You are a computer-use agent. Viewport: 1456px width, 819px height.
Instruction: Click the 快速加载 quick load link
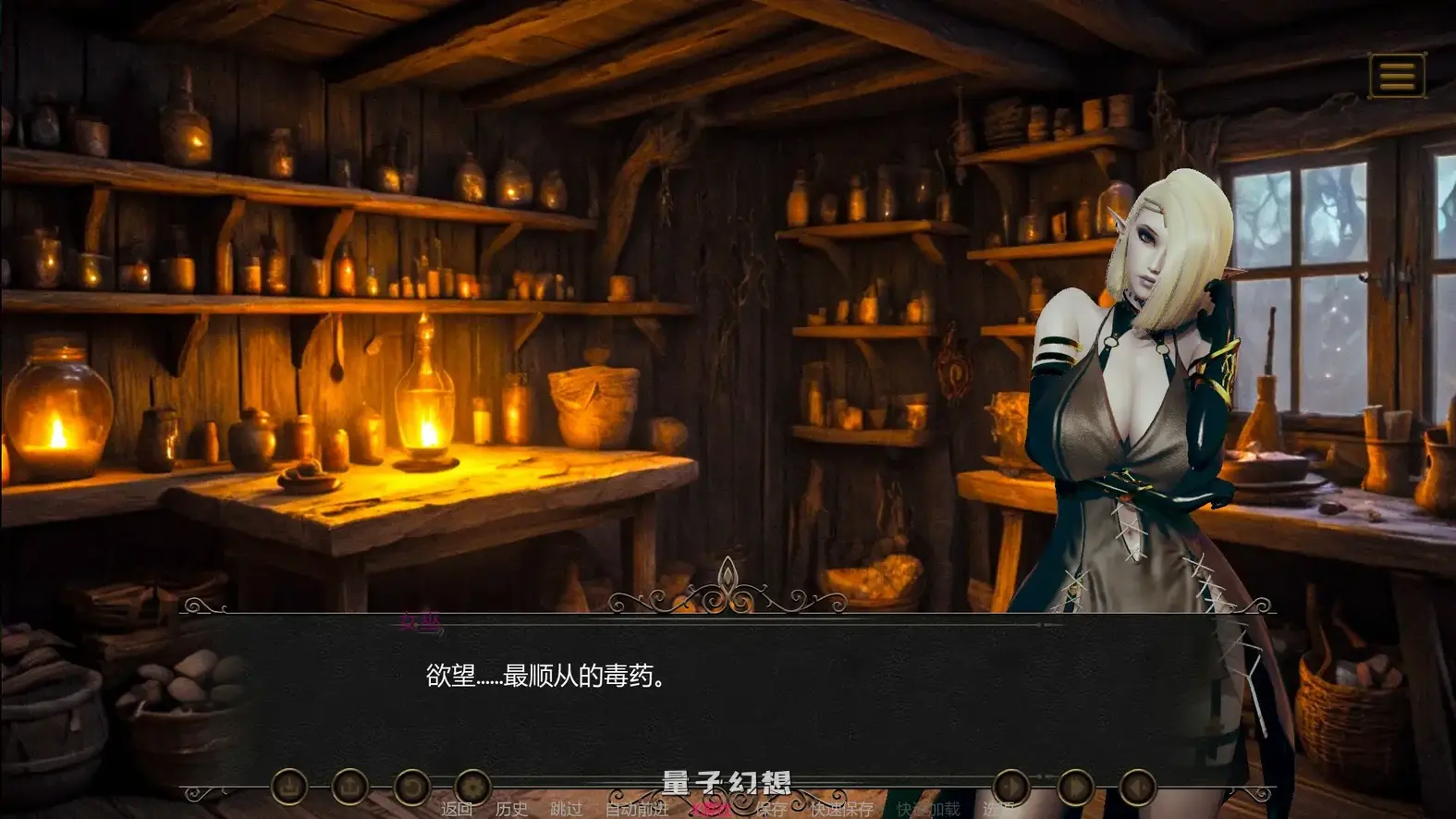point(928,809)
